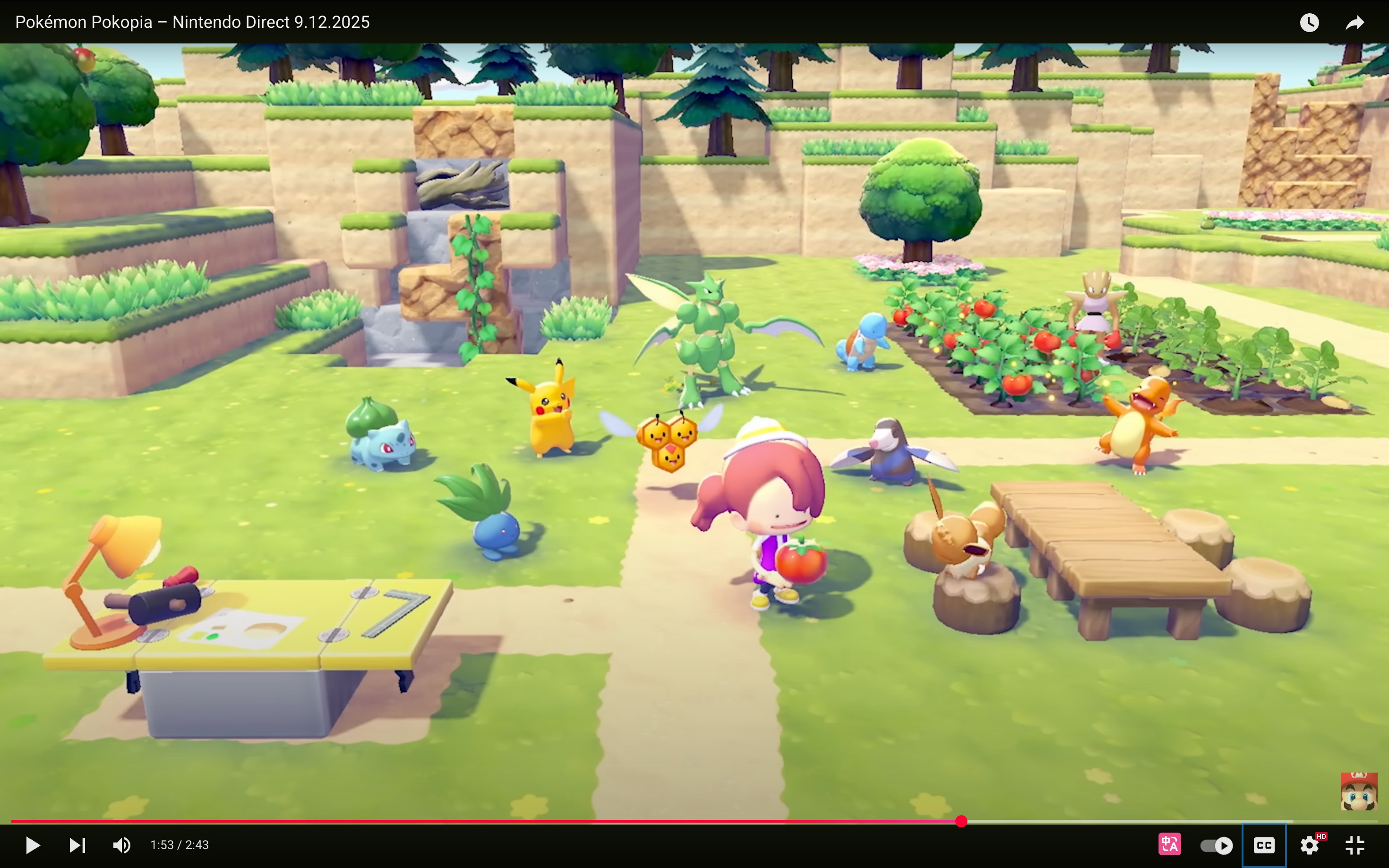The image size is (1389, 868).
Task: Open the captions menu from the CC control
Action: coord(1264,844)
